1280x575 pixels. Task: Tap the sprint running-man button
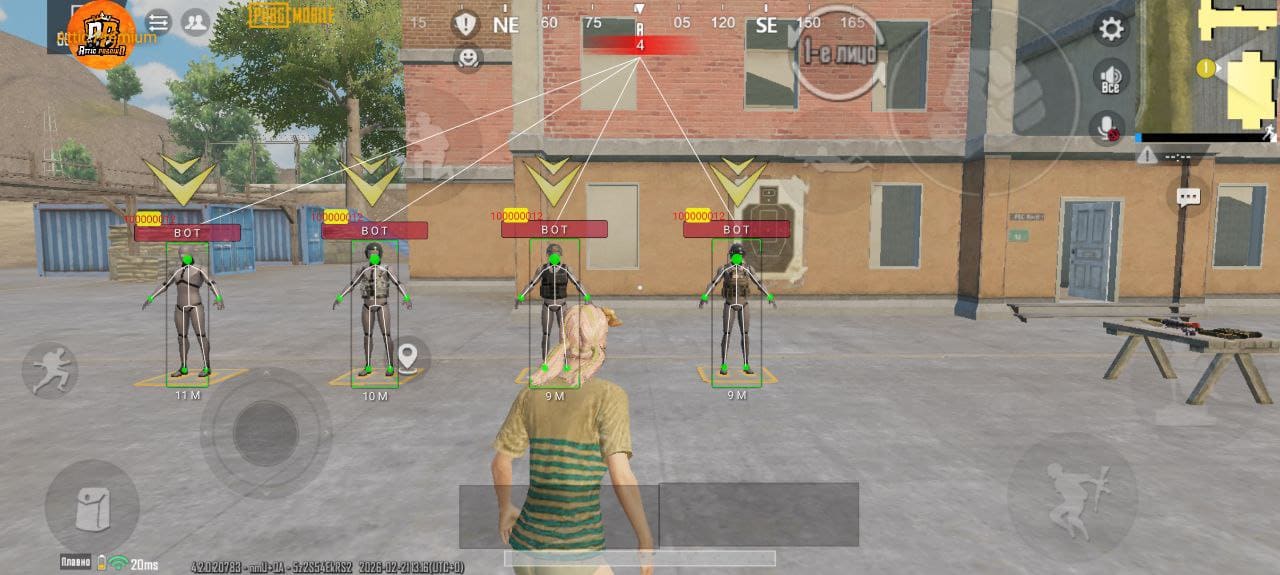point(49,370)
